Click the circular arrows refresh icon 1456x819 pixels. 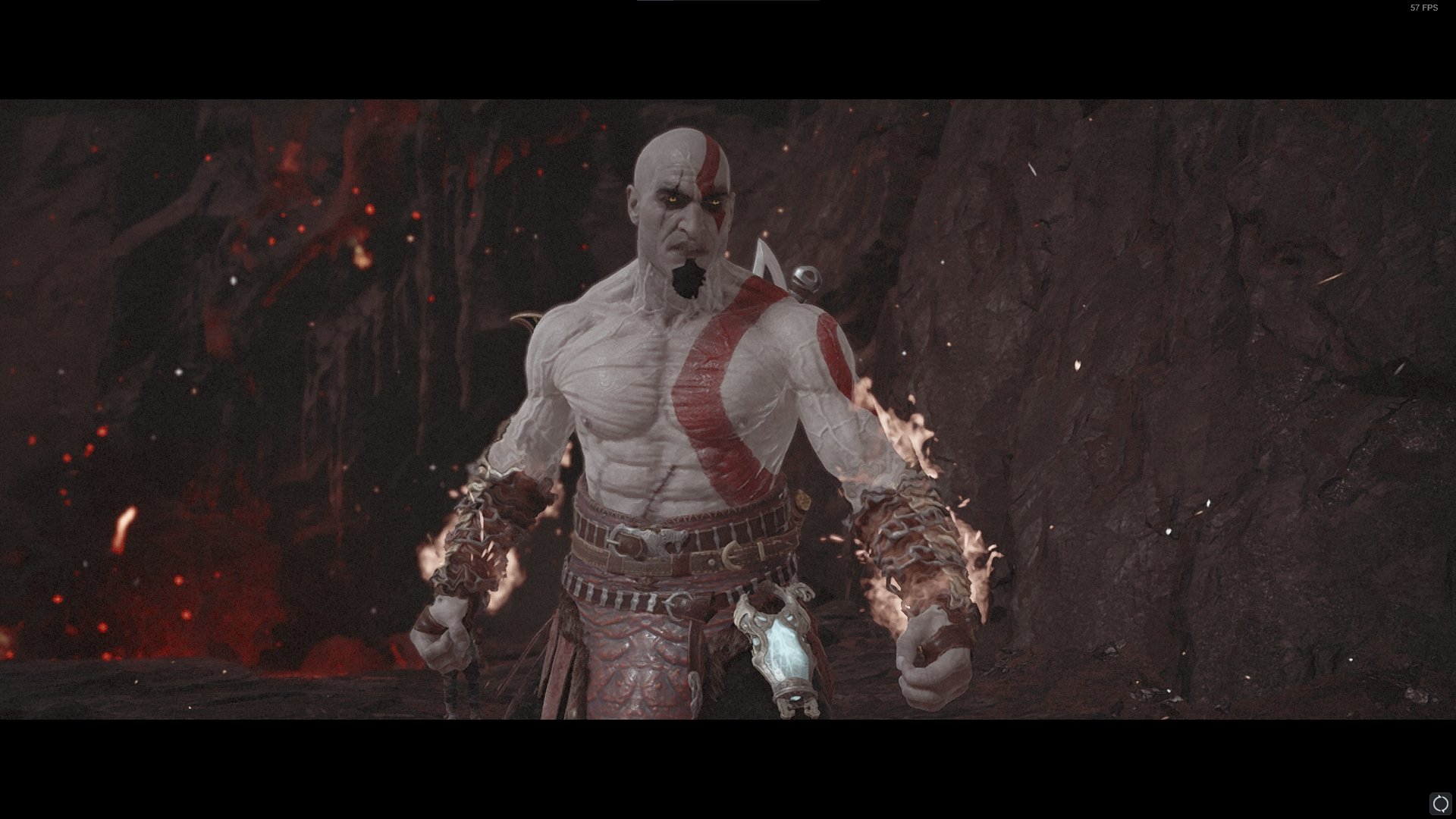(x=1439, y=803)
